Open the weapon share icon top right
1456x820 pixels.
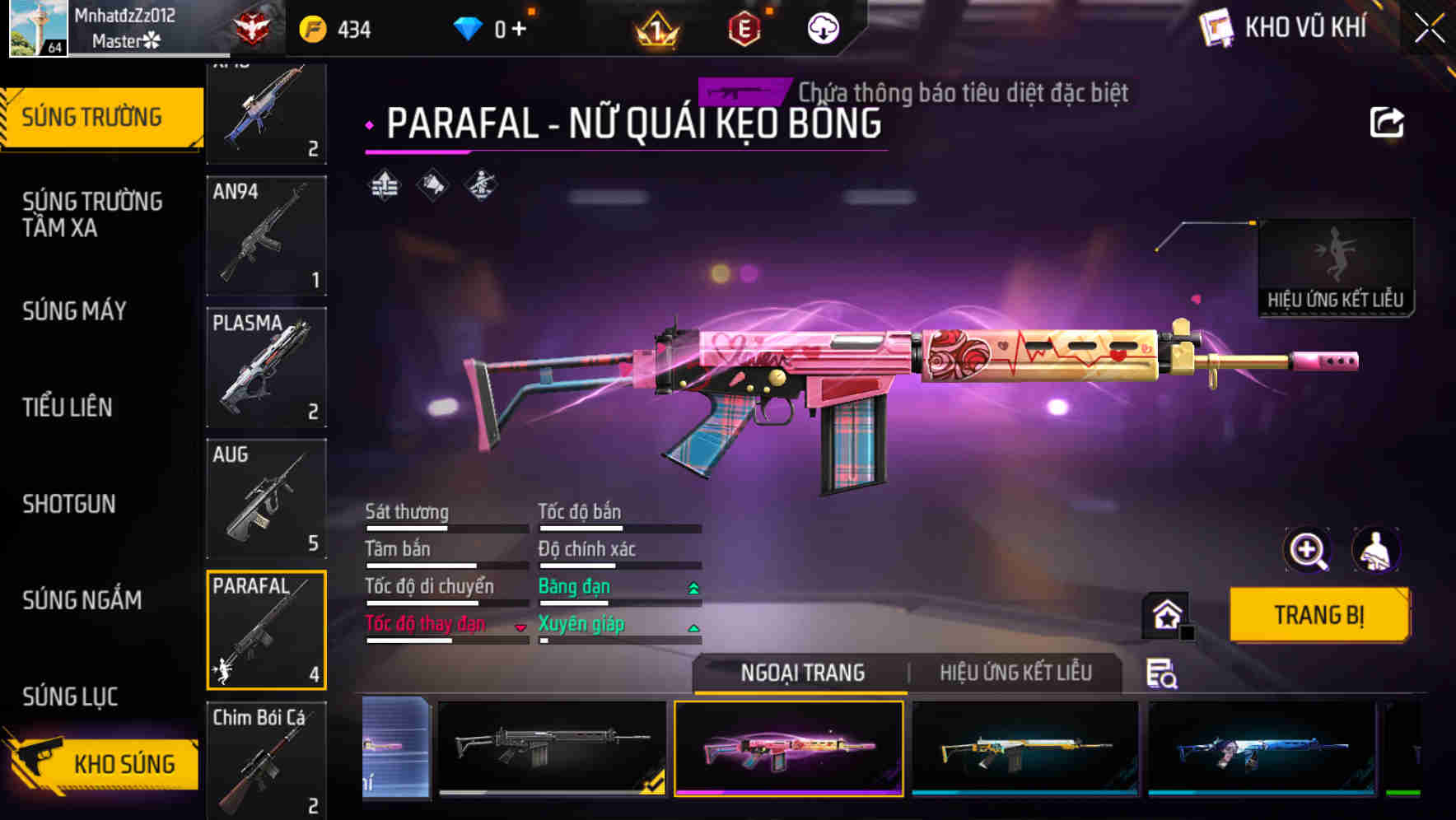click(x=1388, y=121)
